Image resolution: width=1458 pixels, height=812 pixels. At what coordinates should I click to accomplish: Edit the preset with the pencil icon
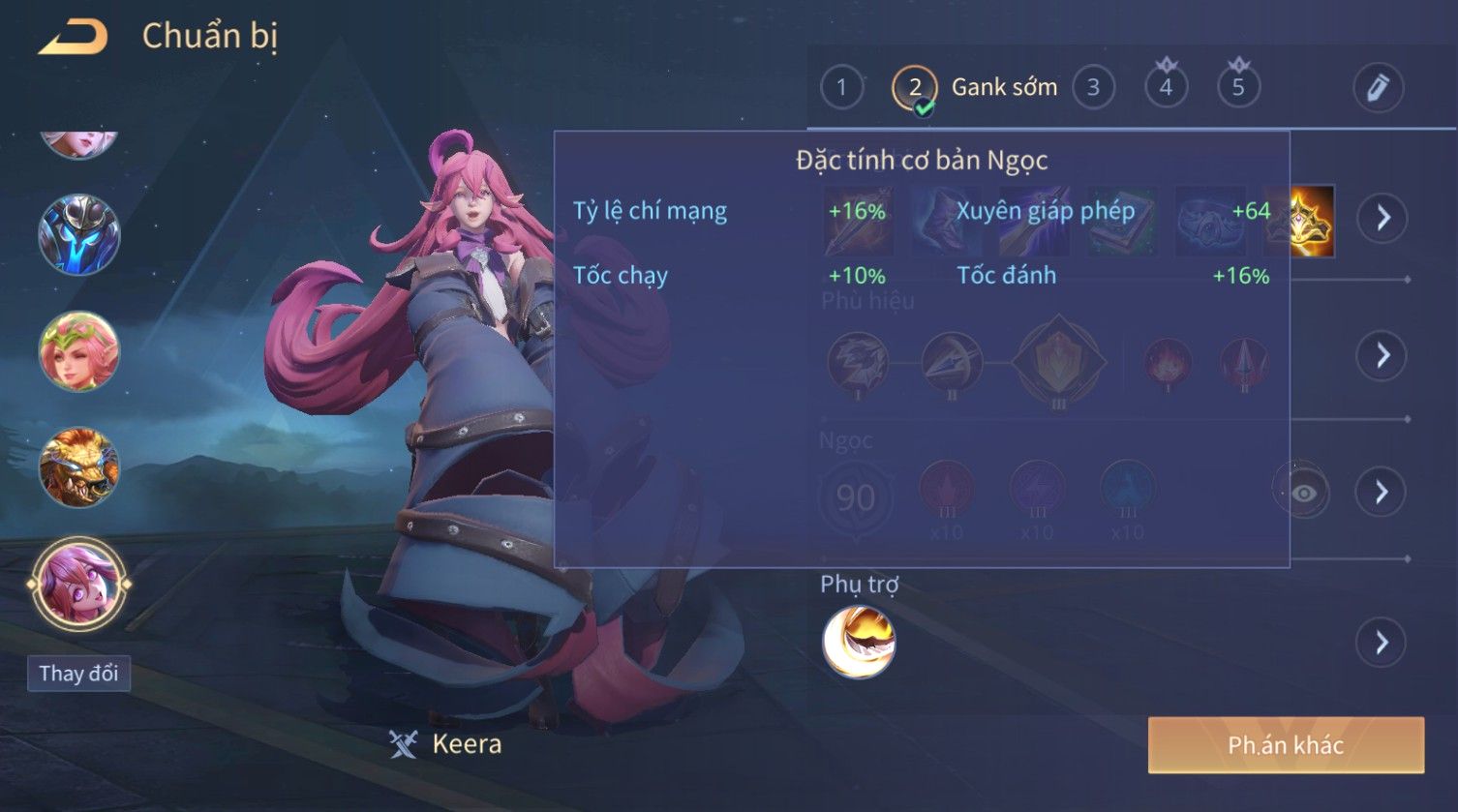click(1378, 88)
